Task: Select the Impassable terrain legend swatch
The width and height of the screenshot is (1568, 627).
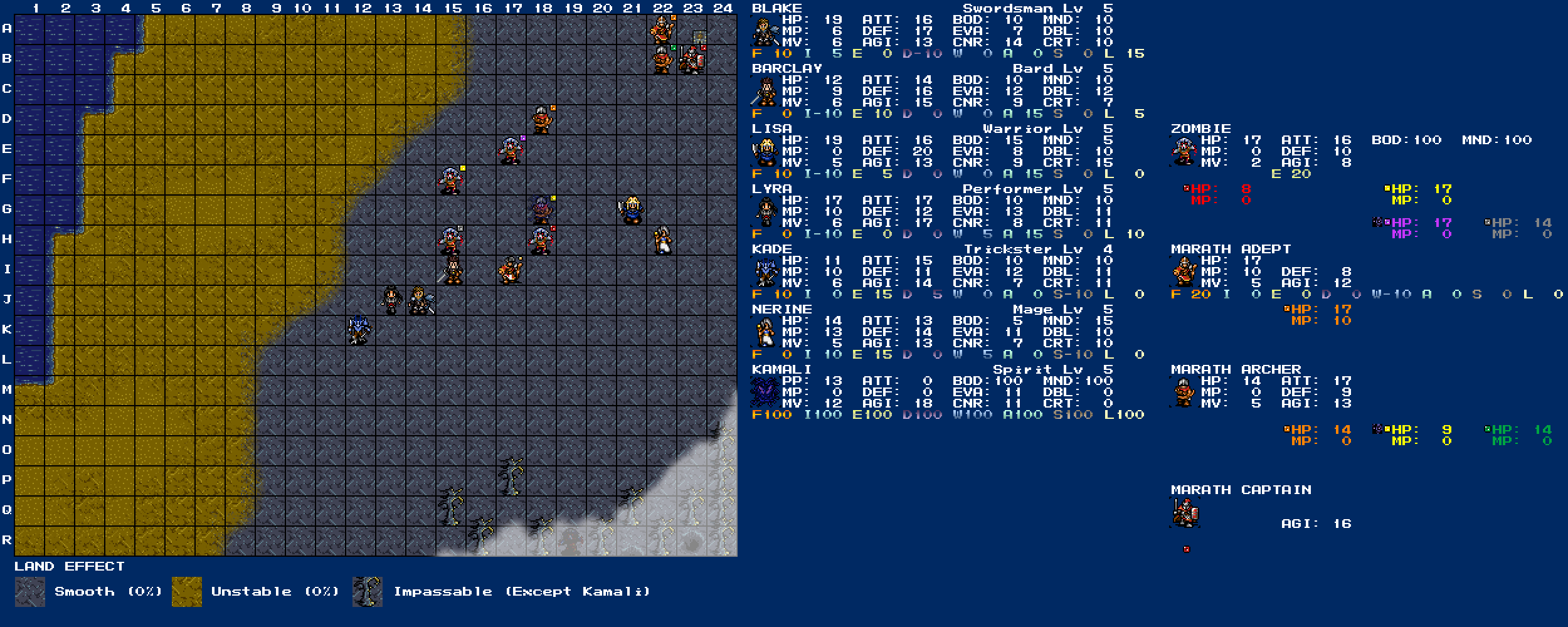Action: (x=368, y=592)
